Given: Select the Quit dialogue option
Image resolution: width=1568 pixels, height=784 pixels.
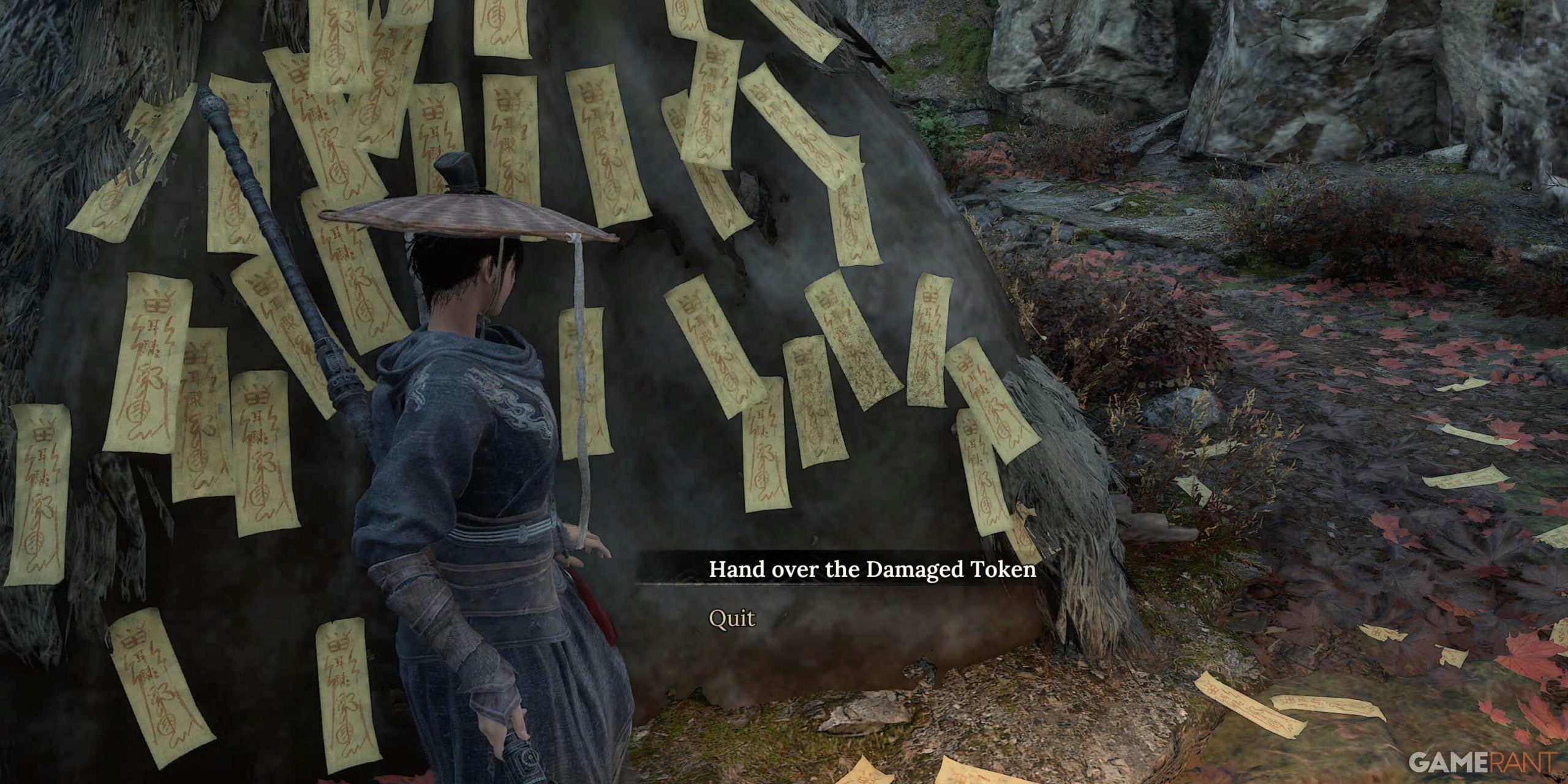Looking at the screenshot, I should [732, 619].
